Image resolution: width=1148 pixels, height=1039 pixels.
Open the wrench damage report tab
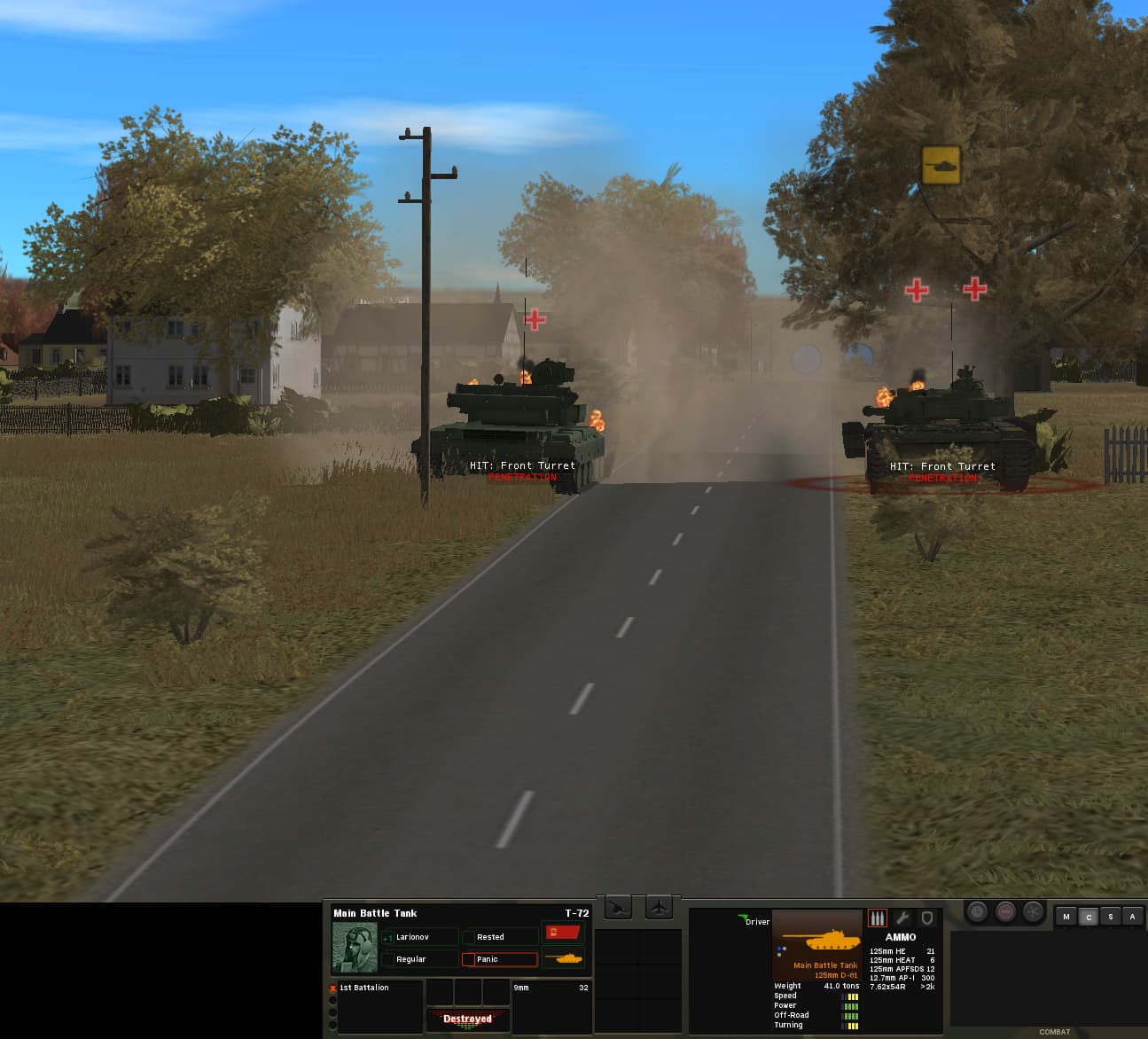pos(902,918)
